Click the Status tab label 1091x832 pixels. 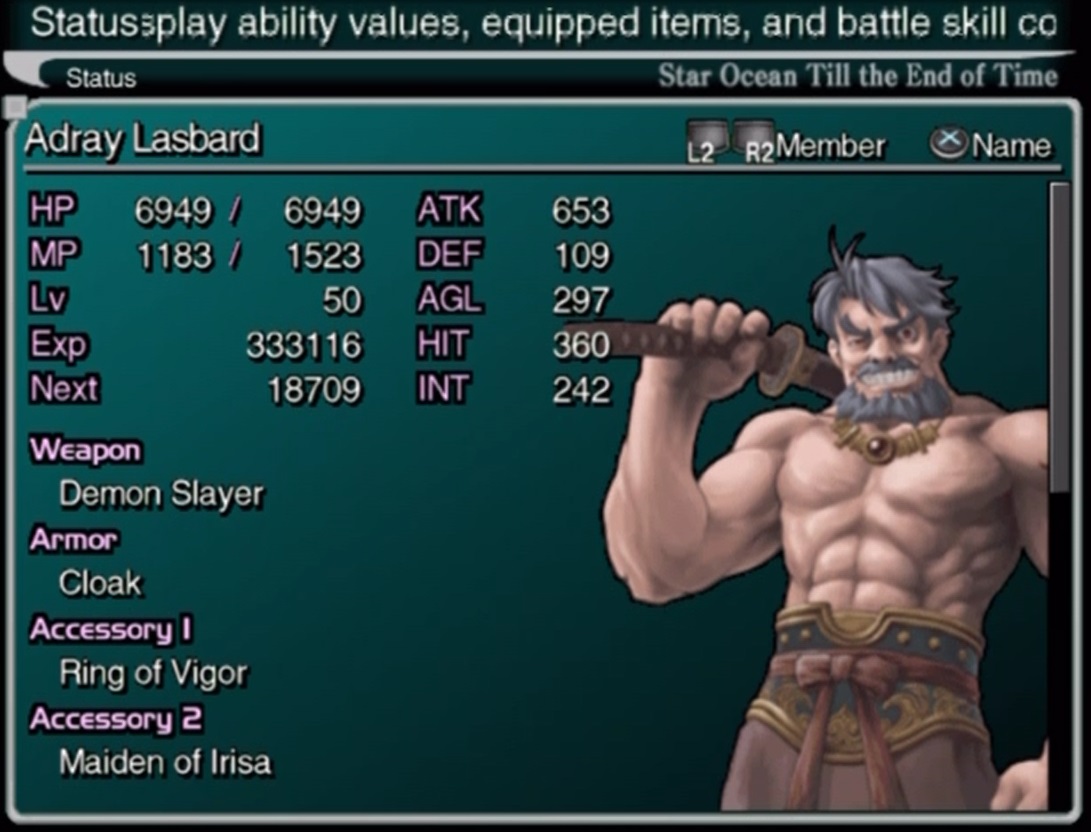[101, 78]
